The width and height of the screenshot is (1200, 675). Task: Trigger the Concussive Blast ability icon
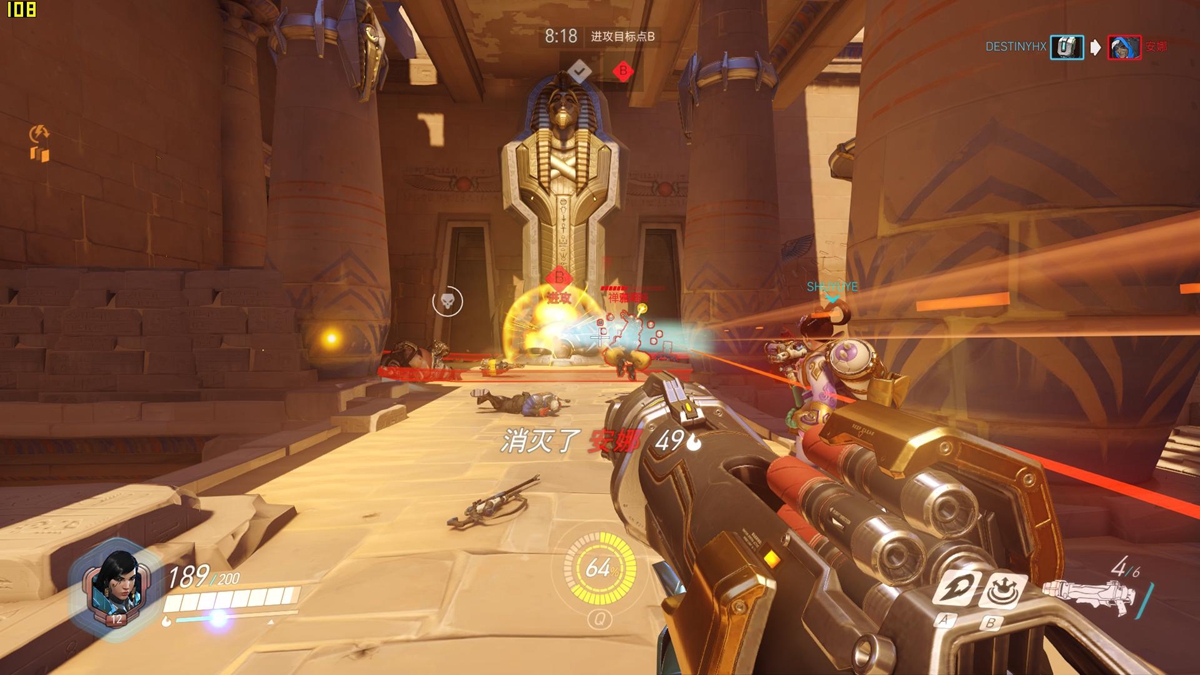tap(1001, 590)
